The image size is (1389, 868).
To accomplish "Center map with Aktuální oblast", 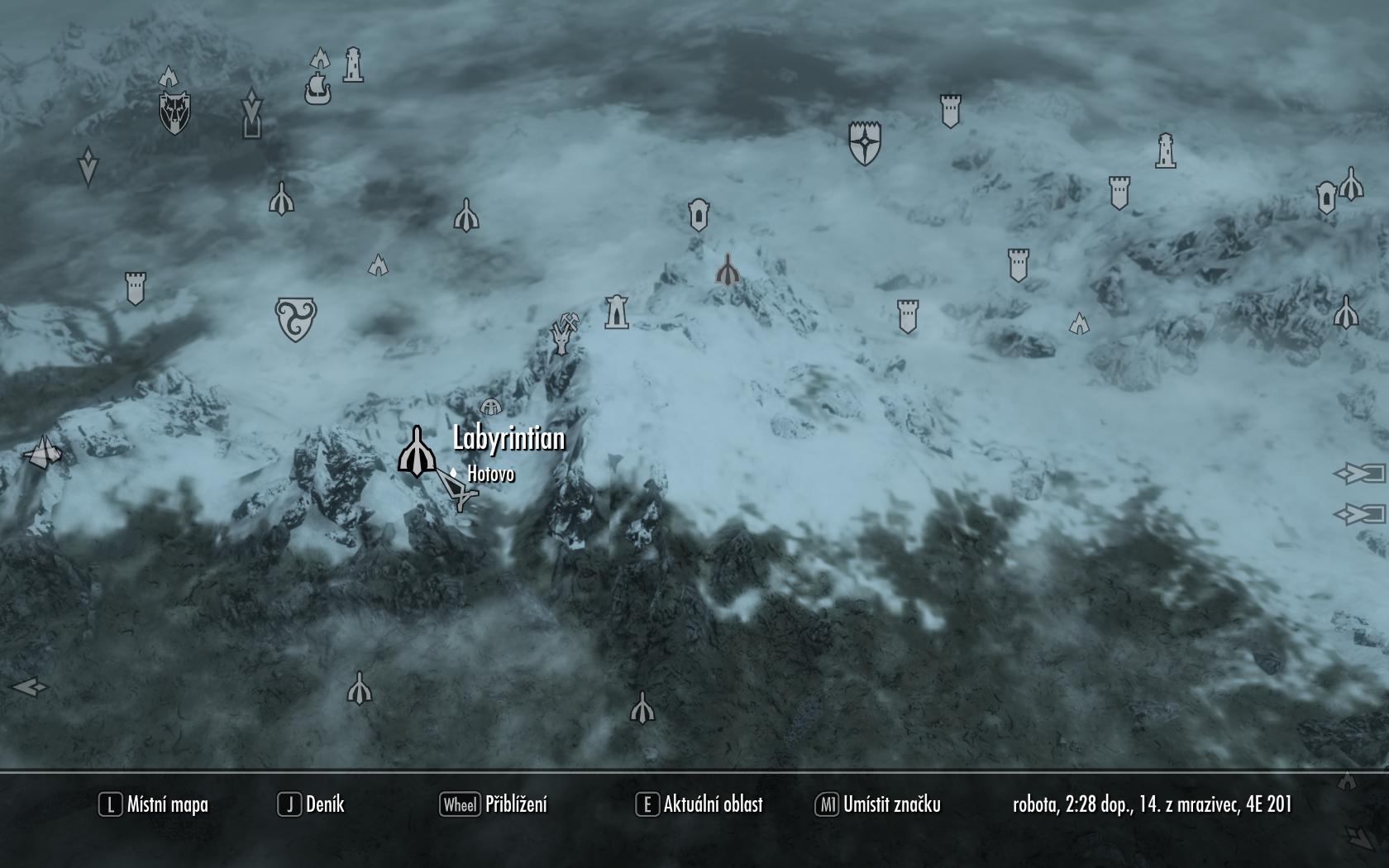I will point(699,804).
